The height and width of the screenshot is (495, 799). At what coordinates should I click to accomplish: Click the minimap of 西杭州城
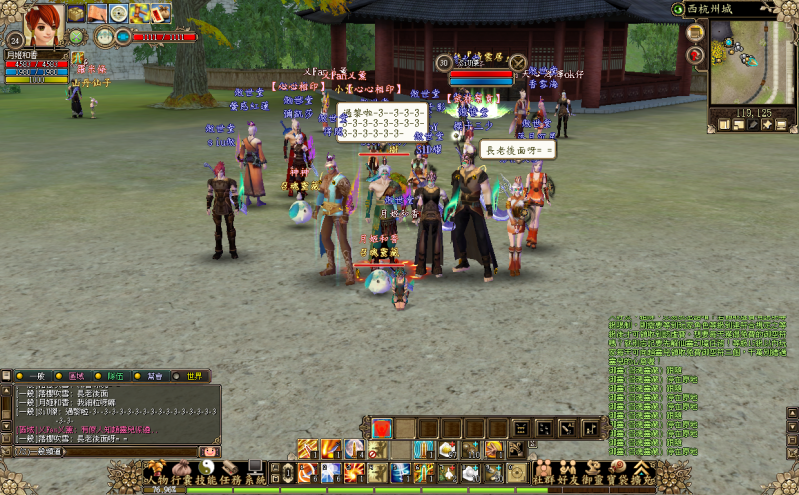[x=751, y=62]
